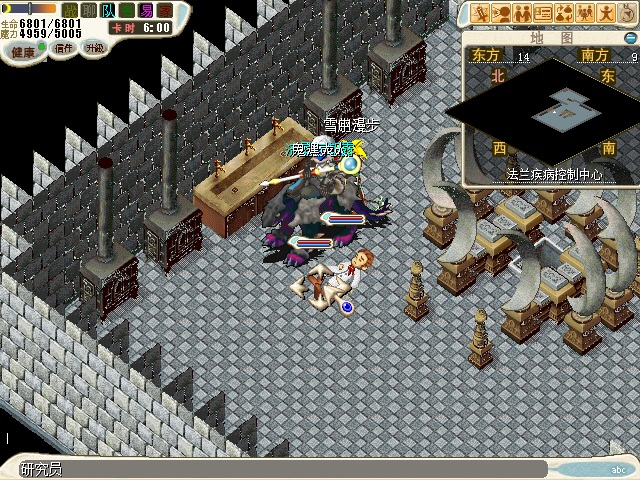Screen dimensions: 640x480
Task: Open the family group icon
Action: 585,13
